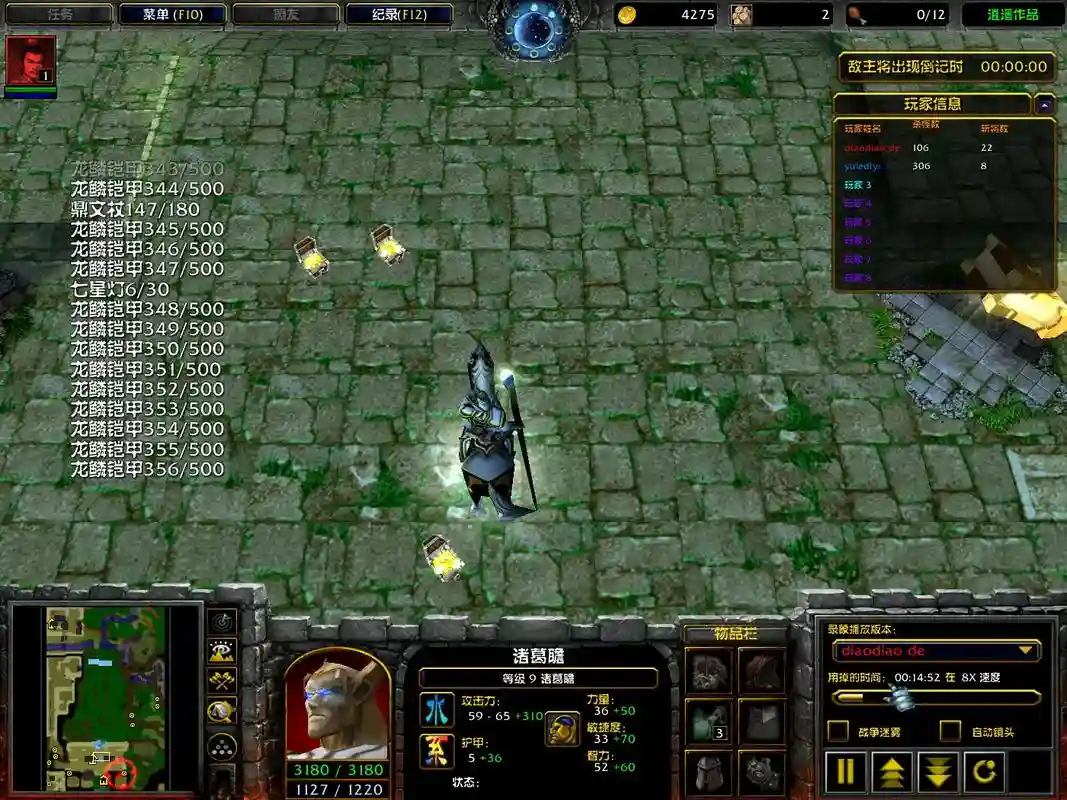1067x800 pixels.
Task: Enable the 自动镜头 auto camera checkbox
Action: pos(950,731)
